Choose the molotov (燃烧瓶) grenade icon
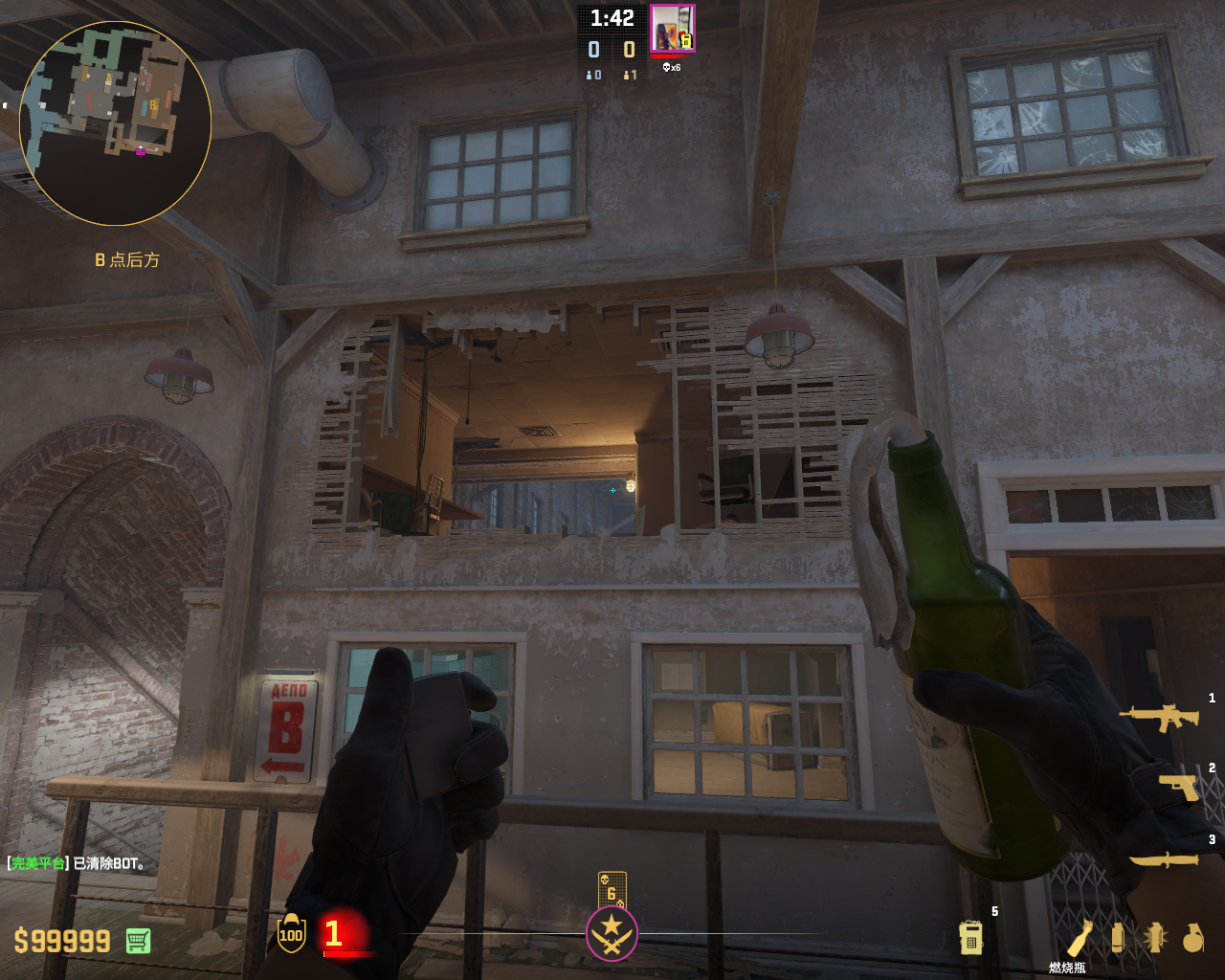The height and width of the screenshot is (980, 1225). pyautogui.click(x=1079, y=938)
